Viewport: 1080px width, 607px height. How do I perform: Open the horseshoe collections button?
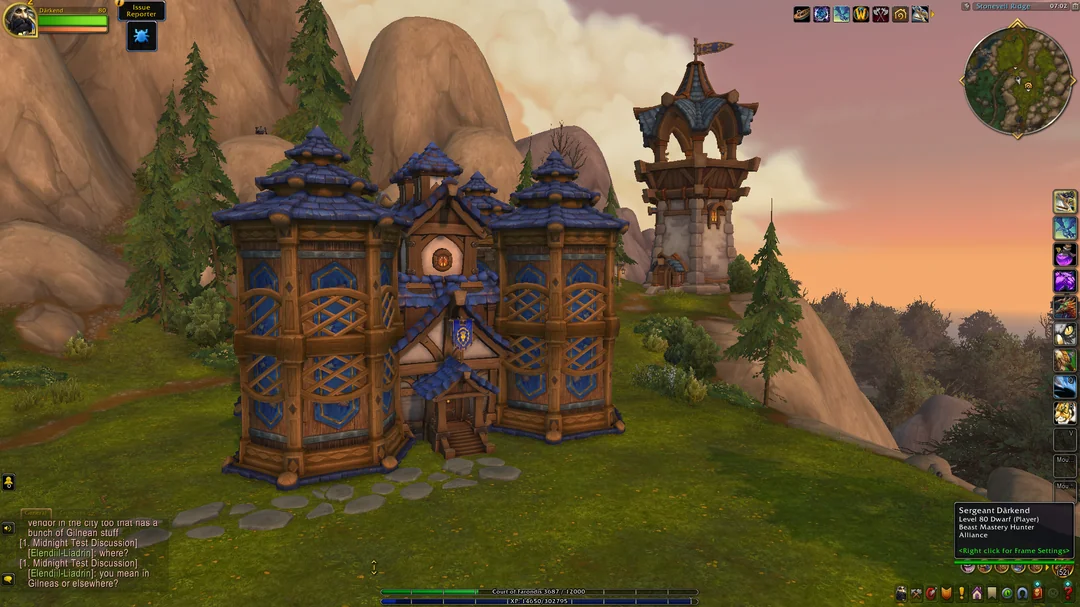click(x=1022, y=594)
